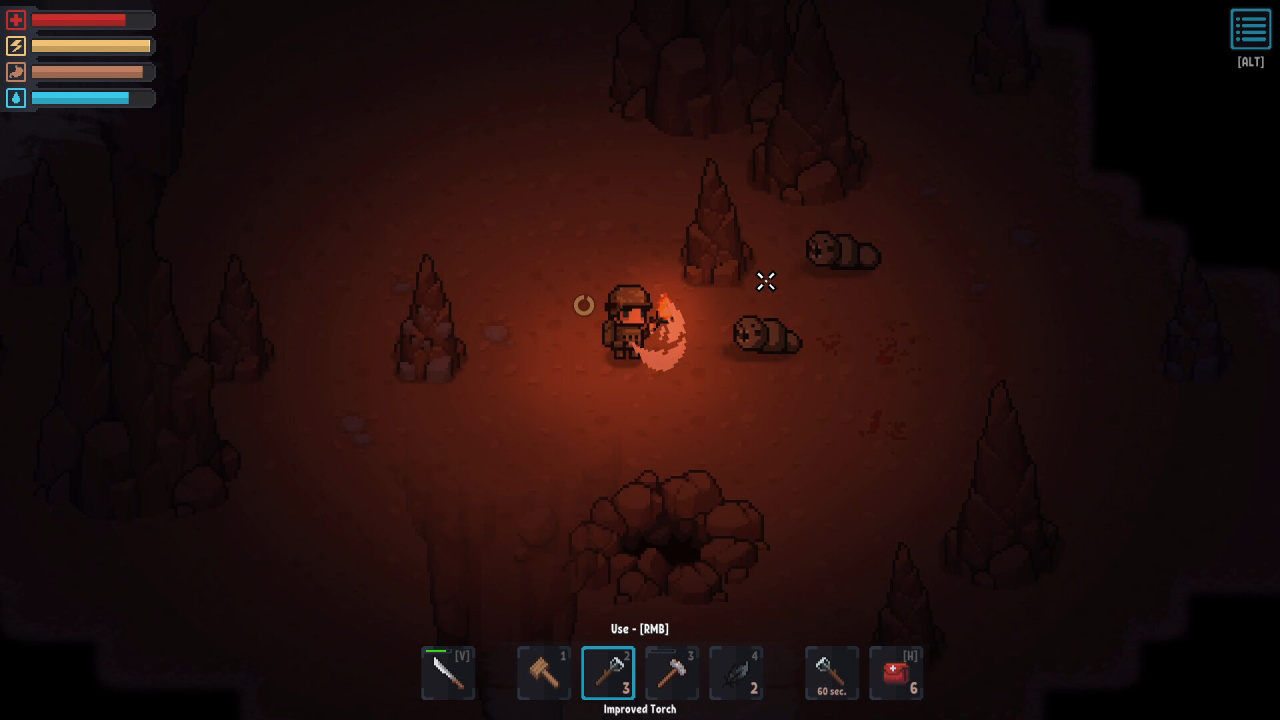Select the machete weapon slot
Screen dimensions: 1280x720
point(448,673)
